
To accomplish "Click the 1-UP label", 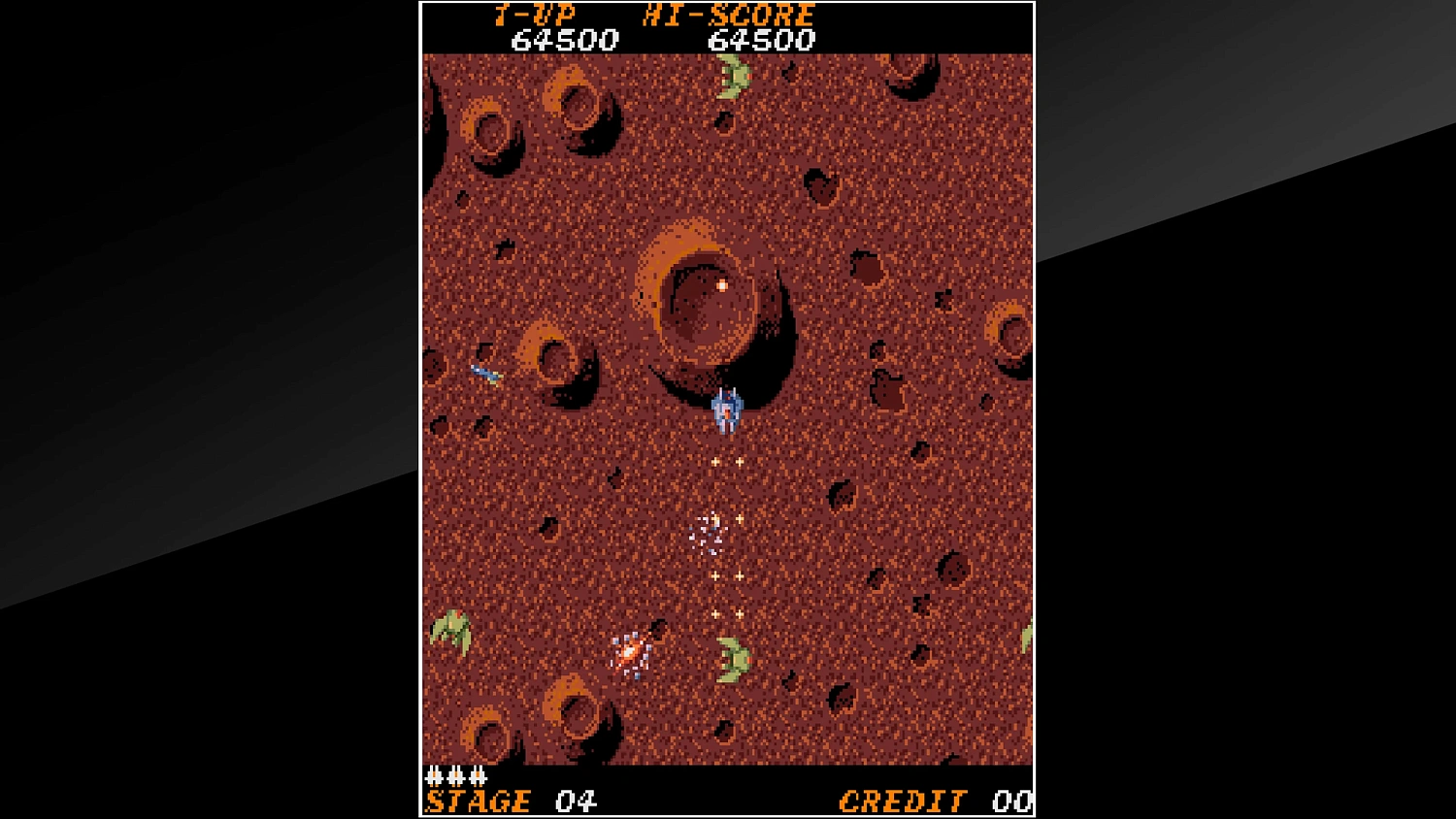I will (535, 15).
